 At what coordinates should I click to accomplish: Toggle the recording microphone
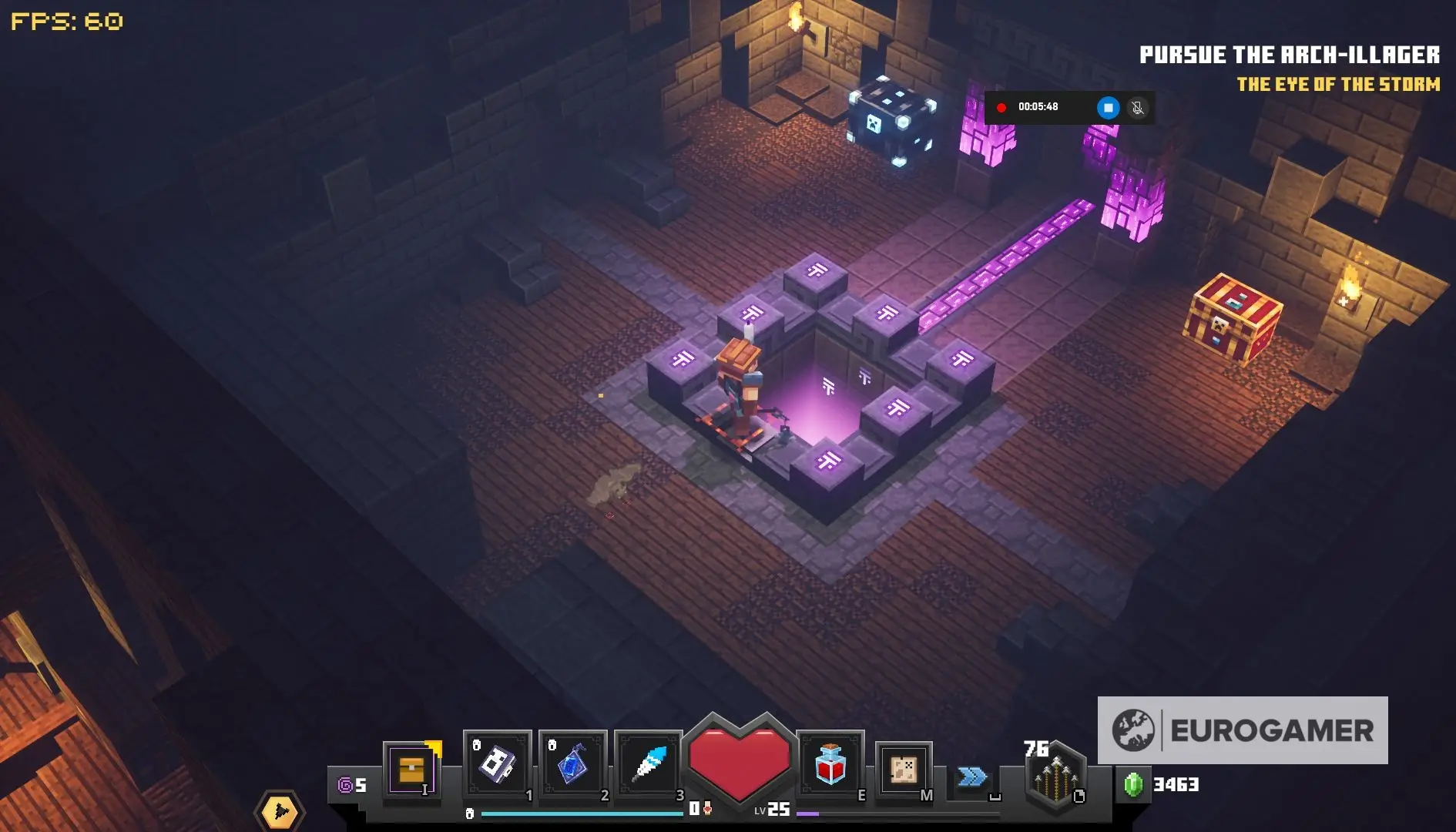[1137, 108]
